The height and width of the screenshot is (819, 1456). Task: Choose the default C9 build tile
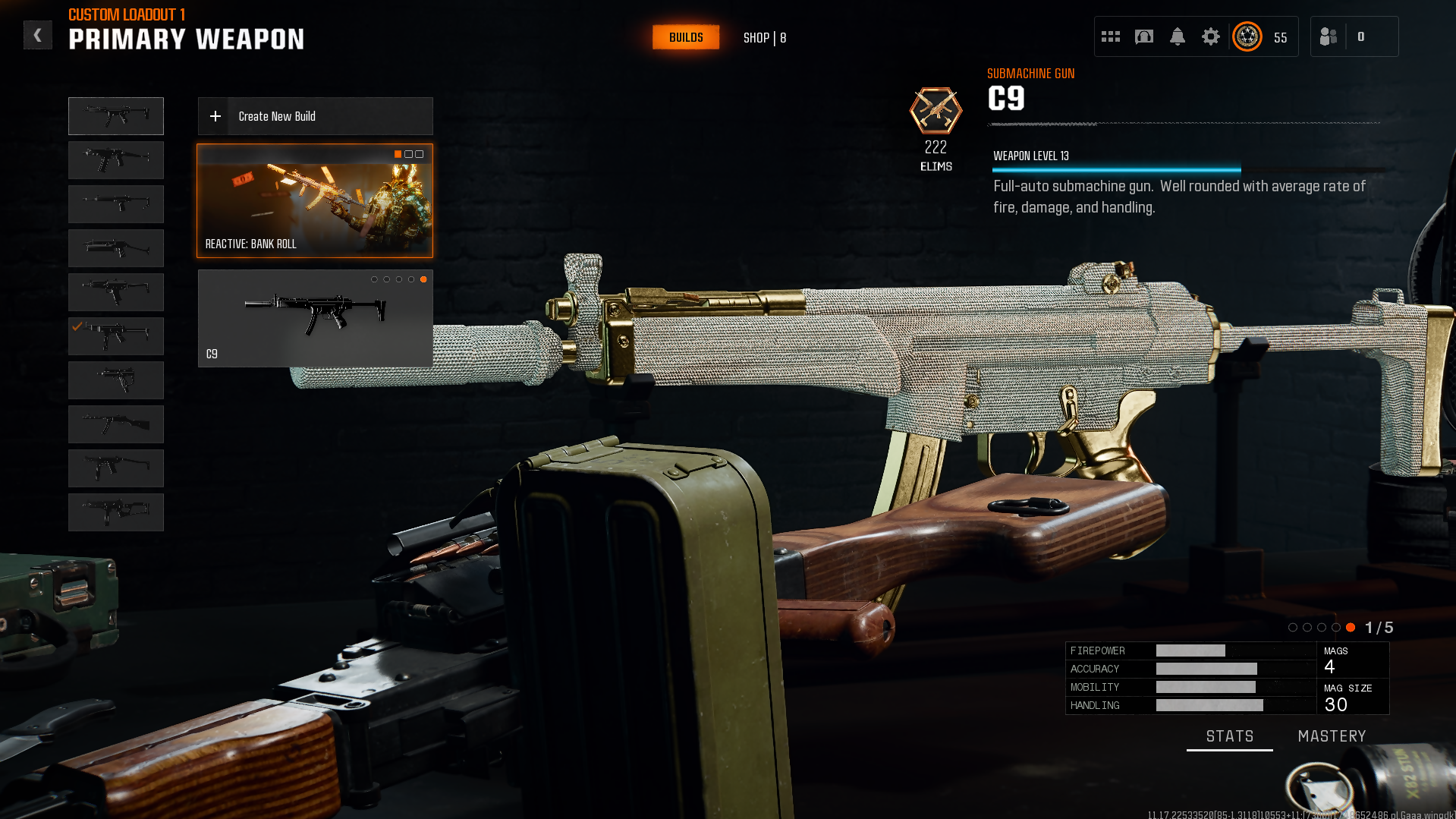(315, 319)
